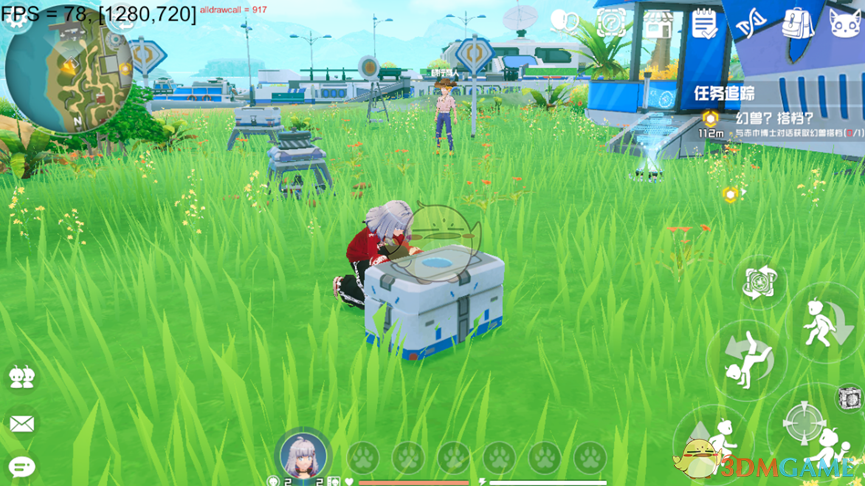Open the question mark guide icon
This screenshot has height=486, width=865.
(611, 22)
